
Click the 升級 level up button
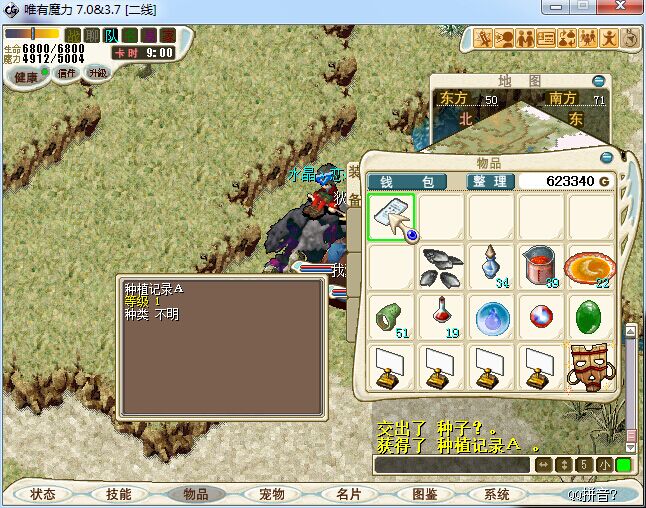pyautogui.click(x=97, y=73)
